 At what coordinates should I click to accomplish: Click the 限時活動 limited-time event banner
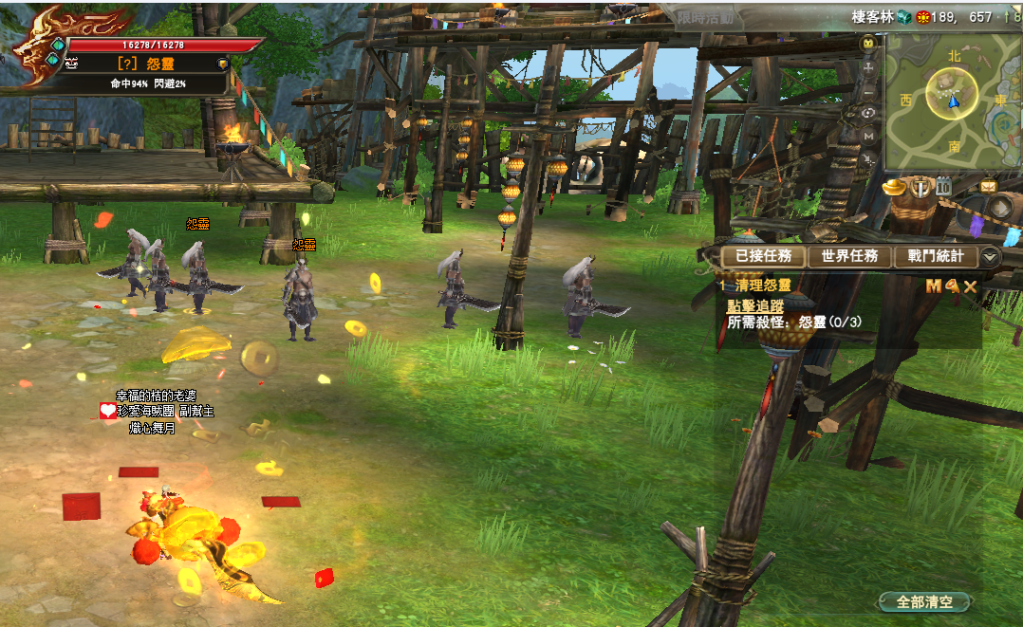click(x=704, y=17)
